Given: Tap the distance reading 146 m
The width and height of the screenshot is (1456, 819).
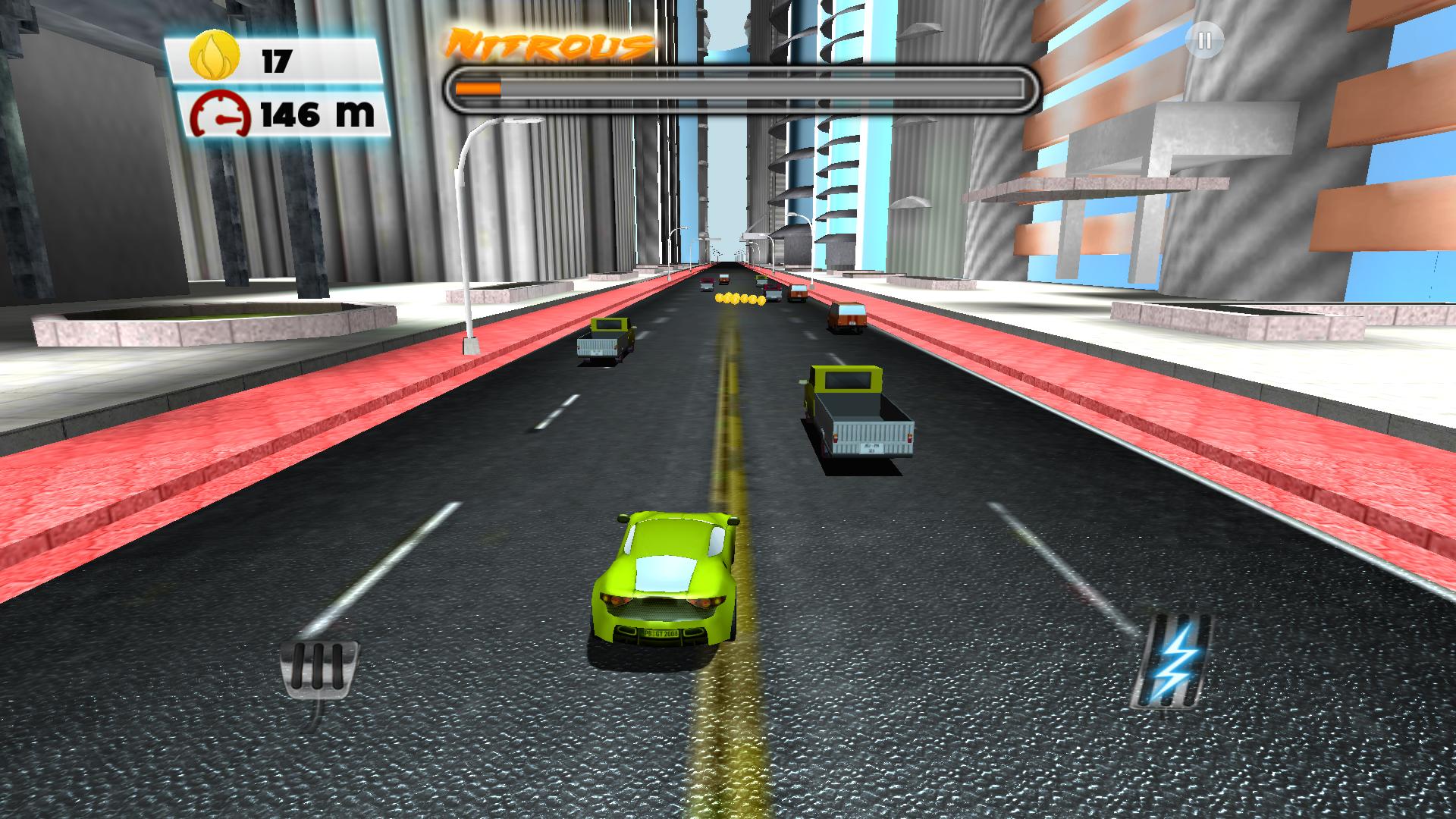Looking at the screenshot, I should (x=315, y=114).
